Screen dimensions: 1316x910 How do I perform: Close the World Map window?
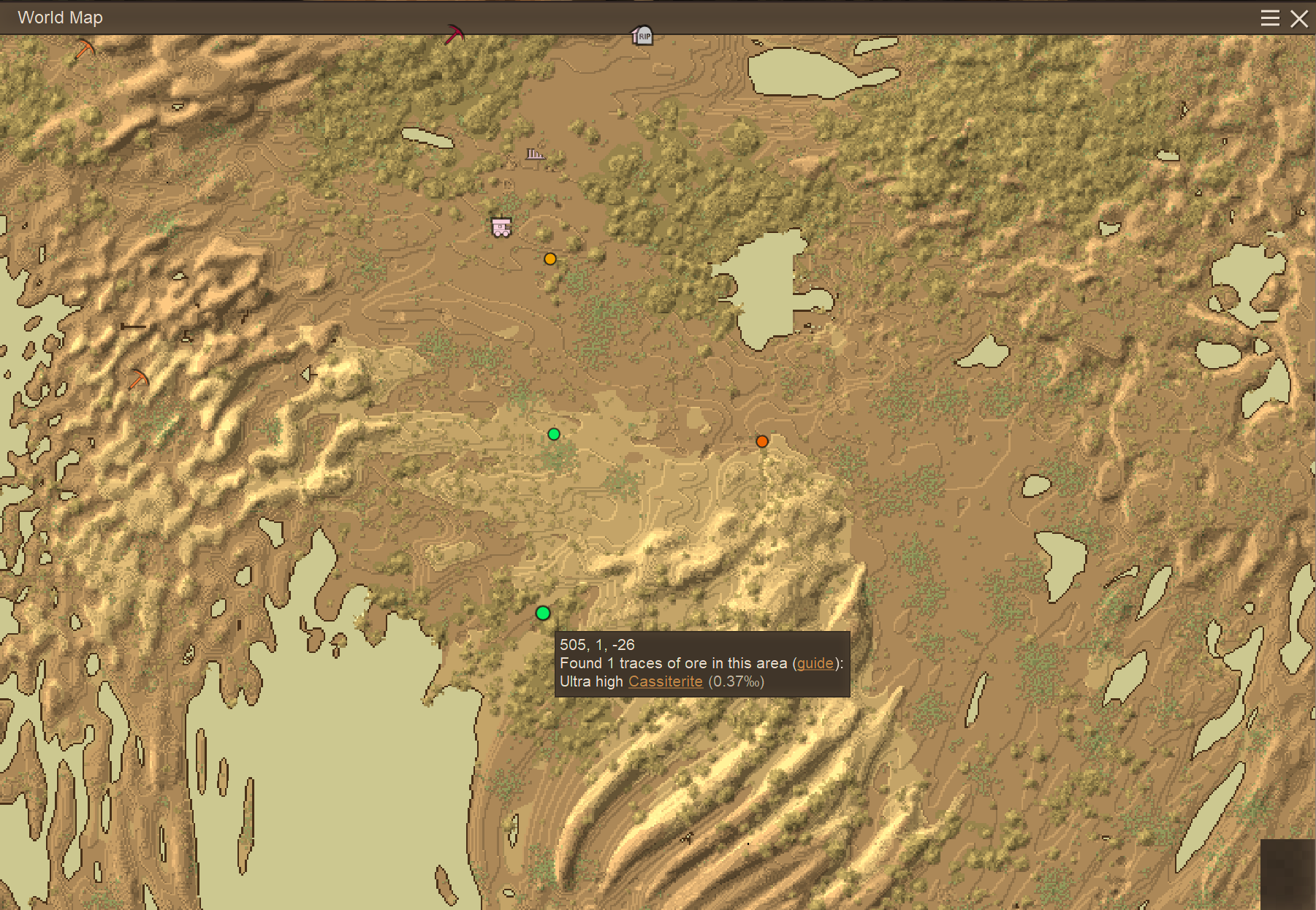tap(1299, 18)
